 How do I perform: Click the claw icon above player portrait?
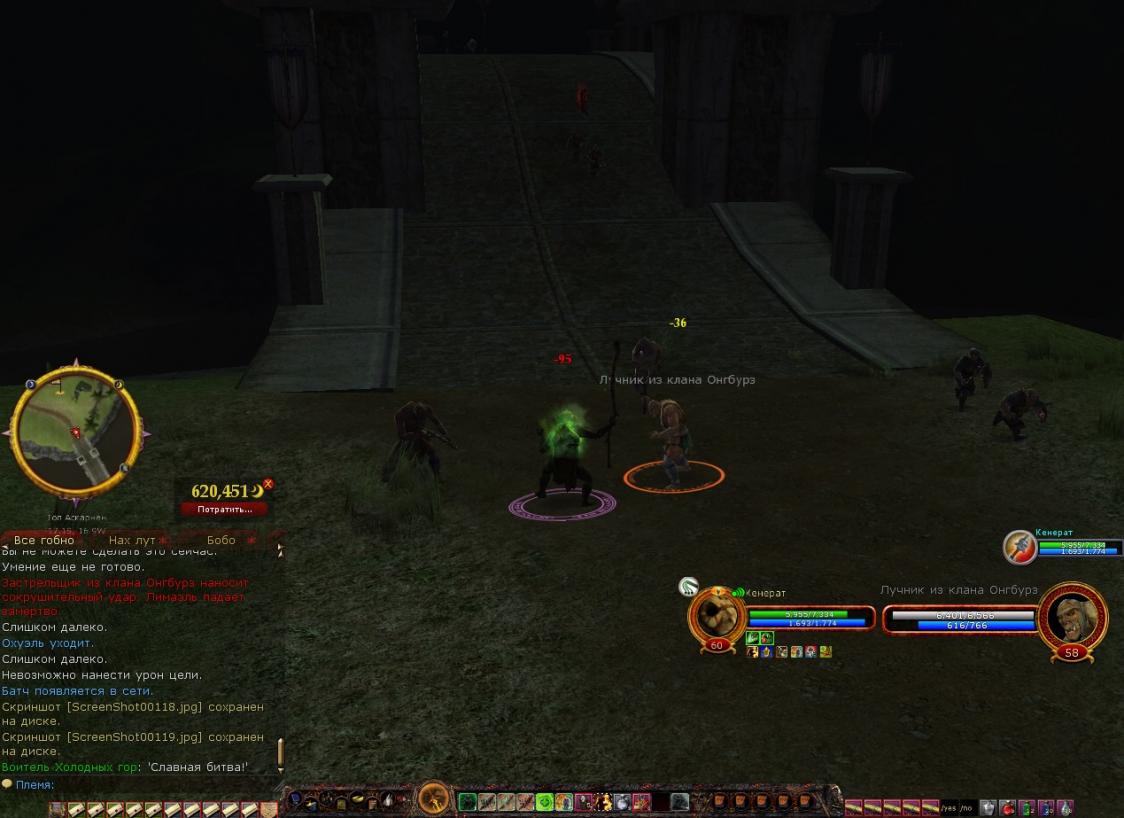coord(687,587)
